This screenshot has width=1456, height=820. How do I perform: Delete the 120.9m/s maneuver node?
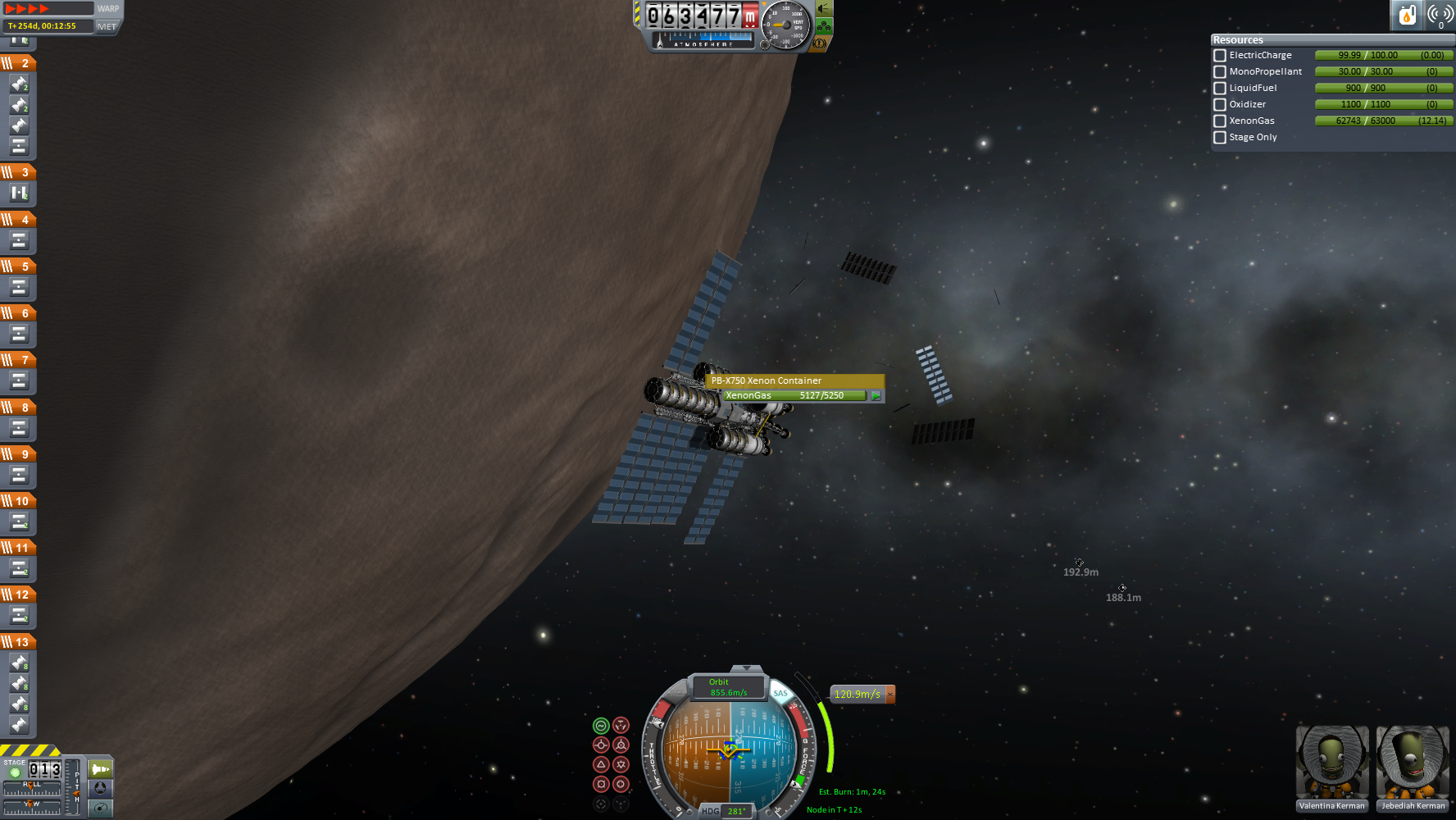(890, 695)
